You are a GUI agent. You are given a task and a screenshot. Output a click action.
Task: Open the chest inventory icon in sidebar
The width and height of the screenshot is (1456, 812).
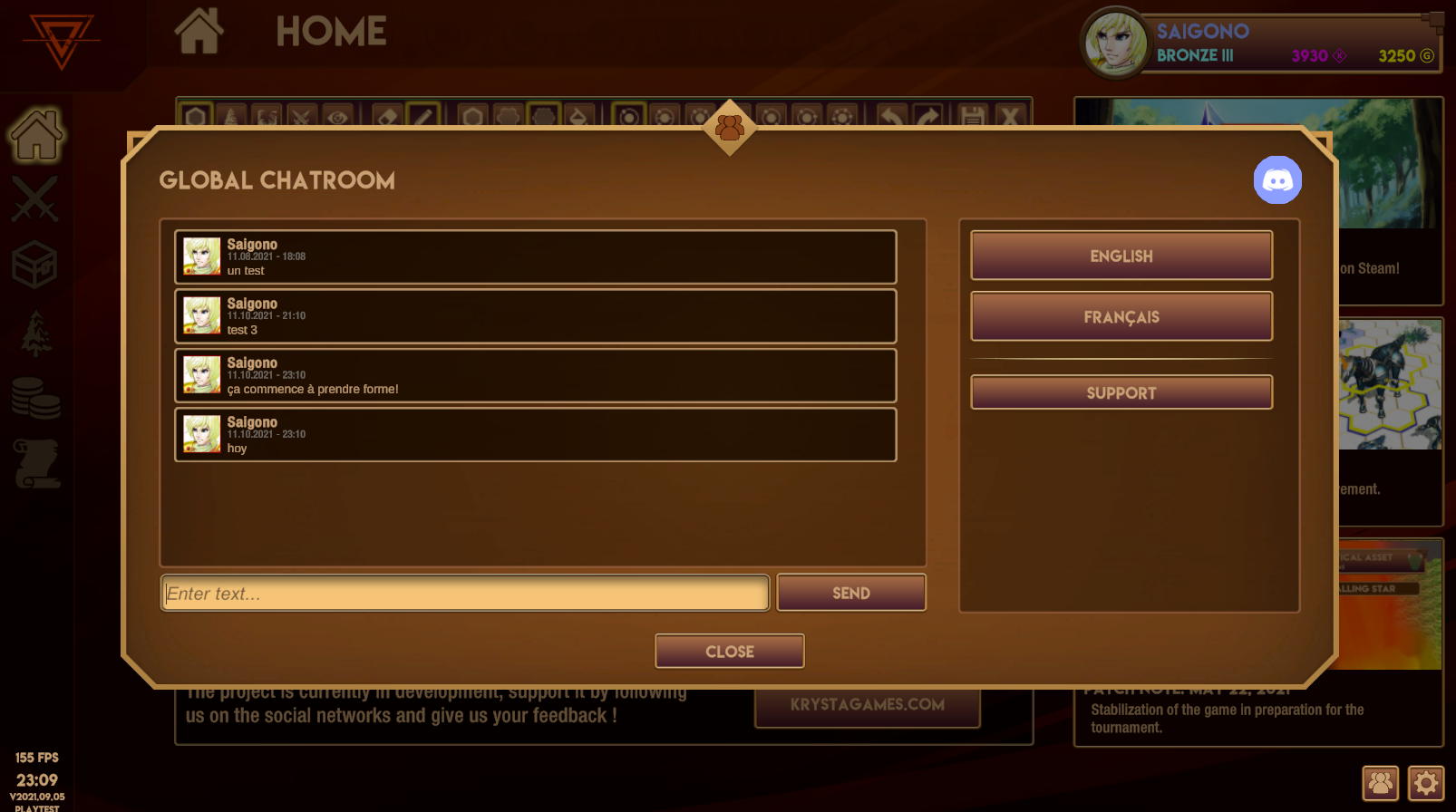[34, 264]
